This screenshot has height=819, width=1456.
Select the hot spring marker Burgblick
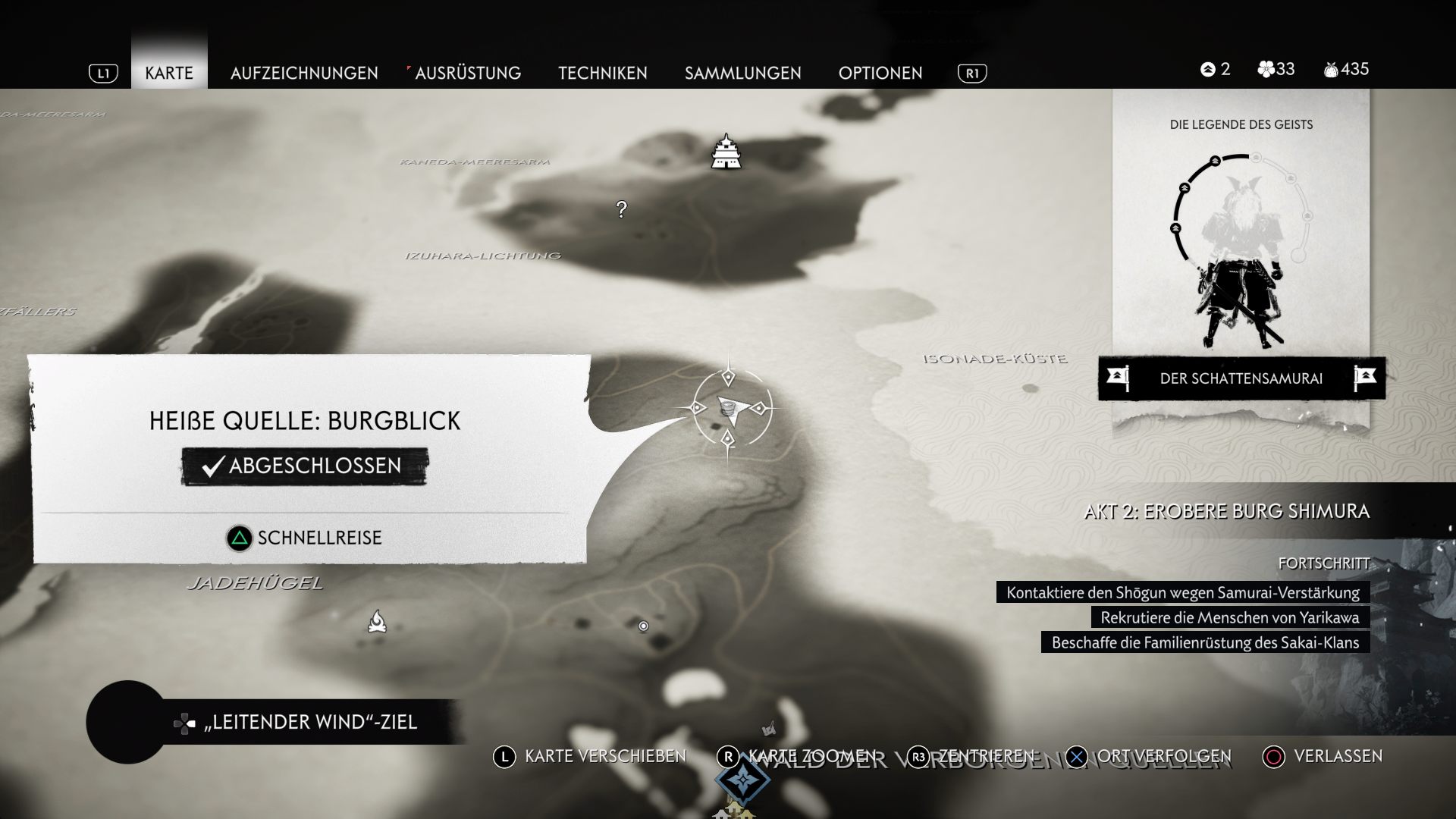pos(728,409)
